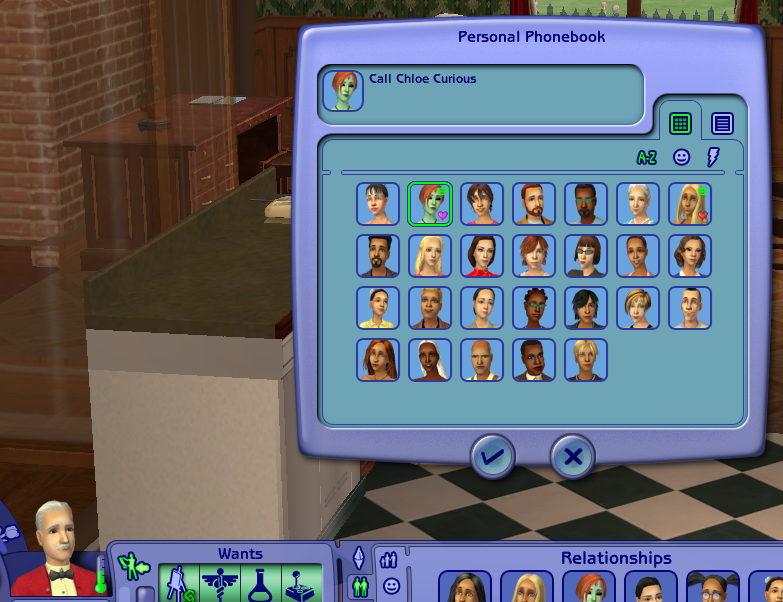Choose the red-bearded man contact

[534, 204]
